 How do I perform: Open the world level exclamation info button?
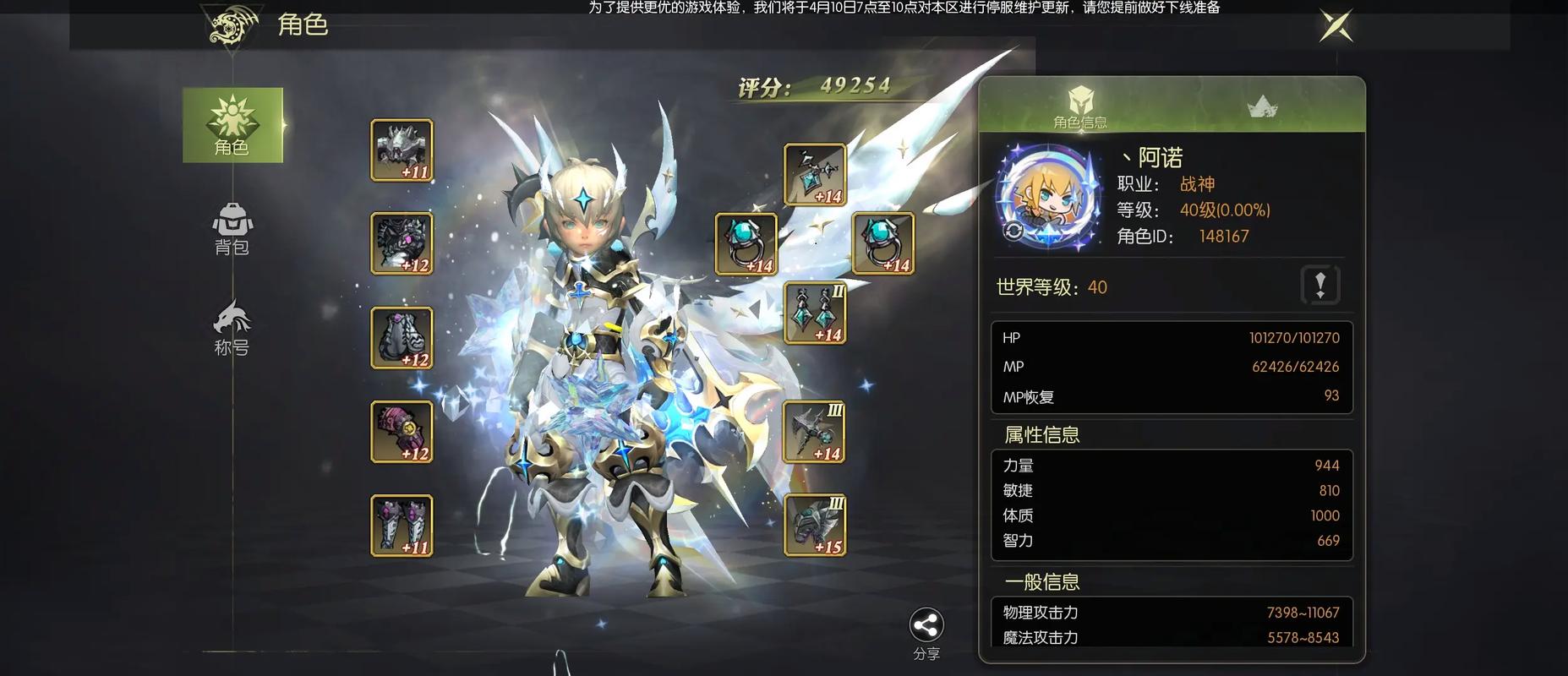pyautogui.click(x=1320, y=284)
